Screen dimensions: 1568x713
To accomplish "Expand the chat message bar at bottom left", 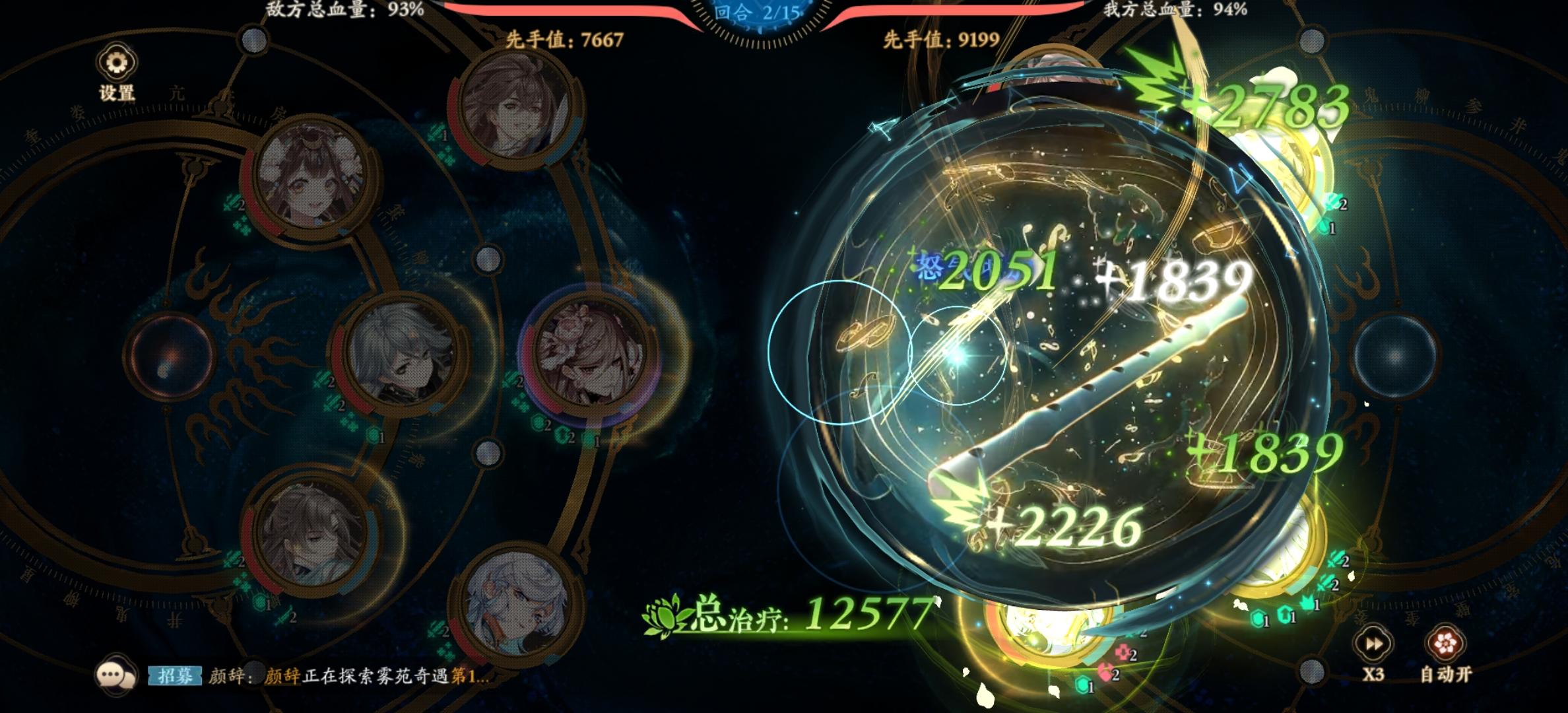I will [116, 675].
